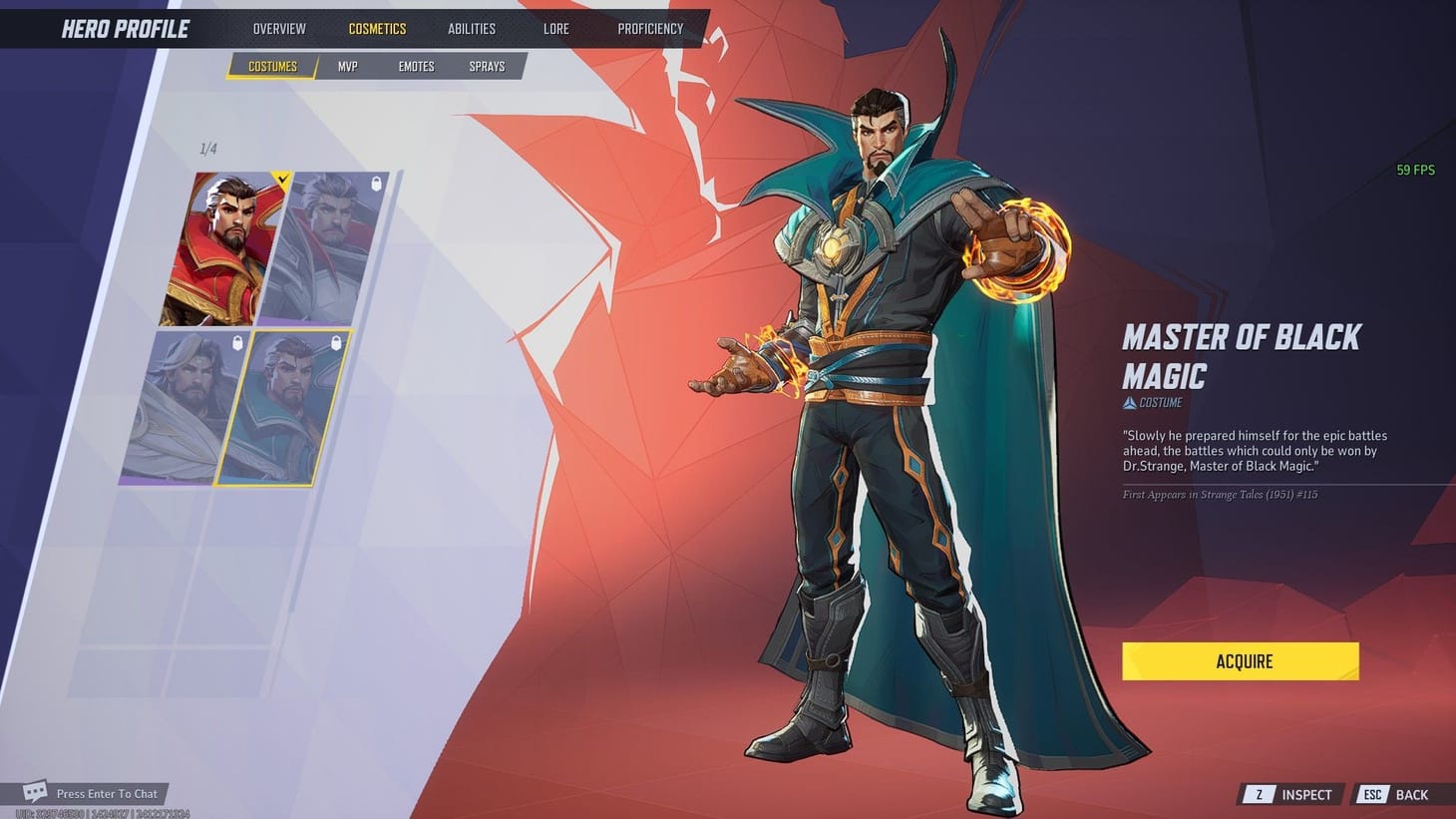
Task: Click the triangle badge next to COSTUME label
Action: click(x=1128, y=403)
